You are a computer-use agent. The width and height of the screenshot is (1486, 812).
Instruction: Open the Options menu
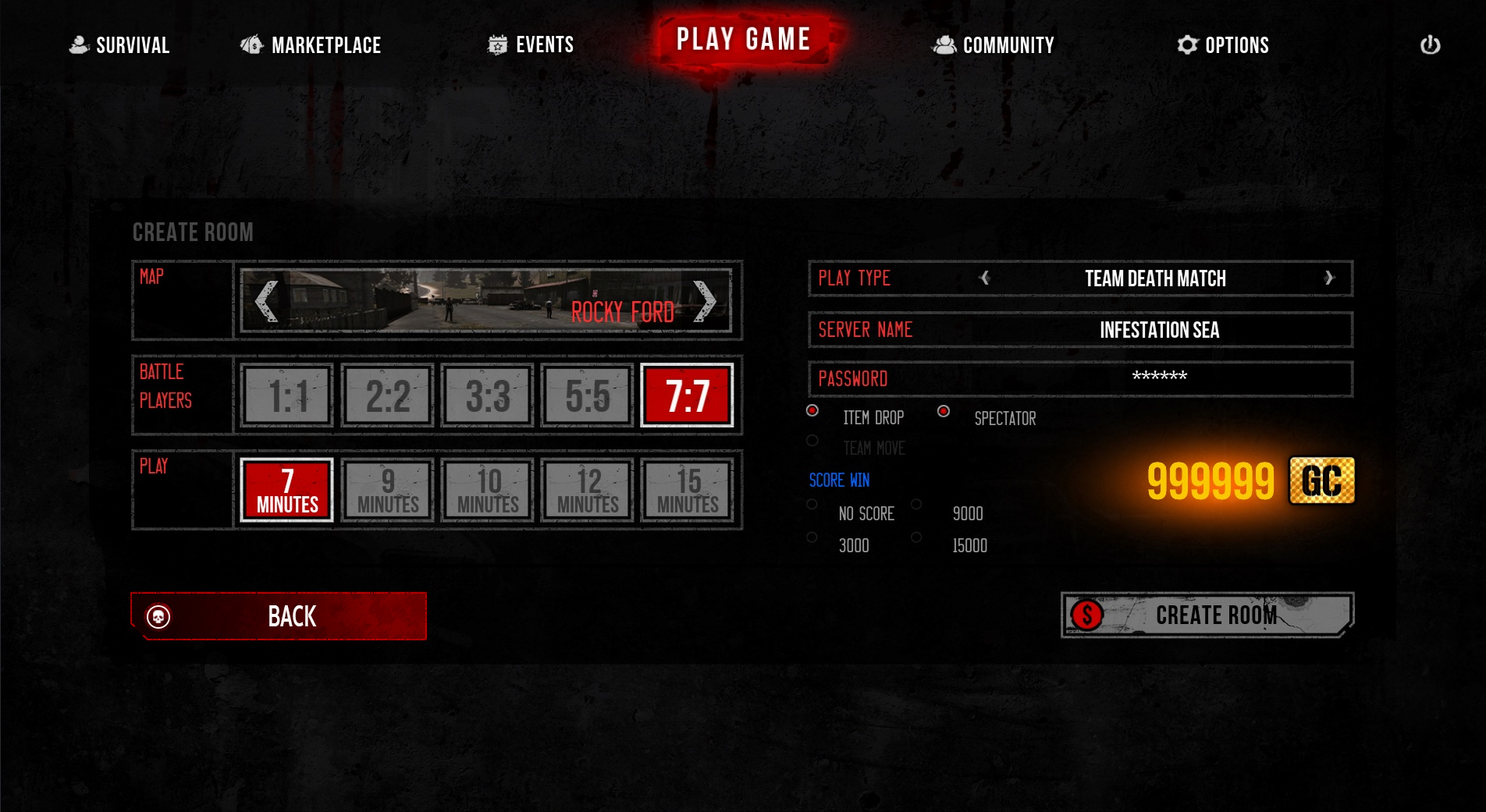pyautogui.click(x=1223, y=45)
